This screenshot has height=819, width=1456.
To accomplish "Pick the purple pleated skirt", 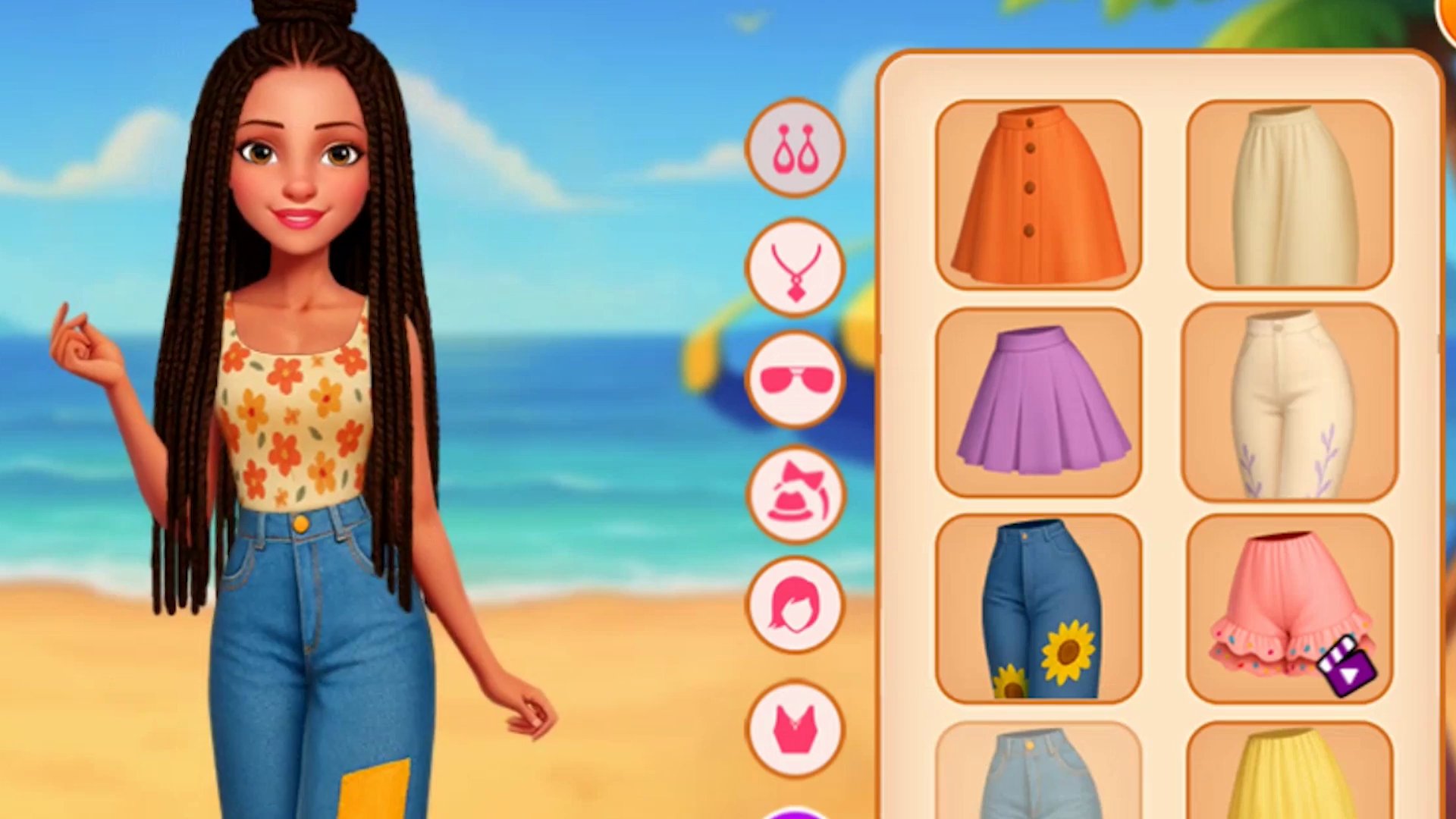I will coord(1037,402).
